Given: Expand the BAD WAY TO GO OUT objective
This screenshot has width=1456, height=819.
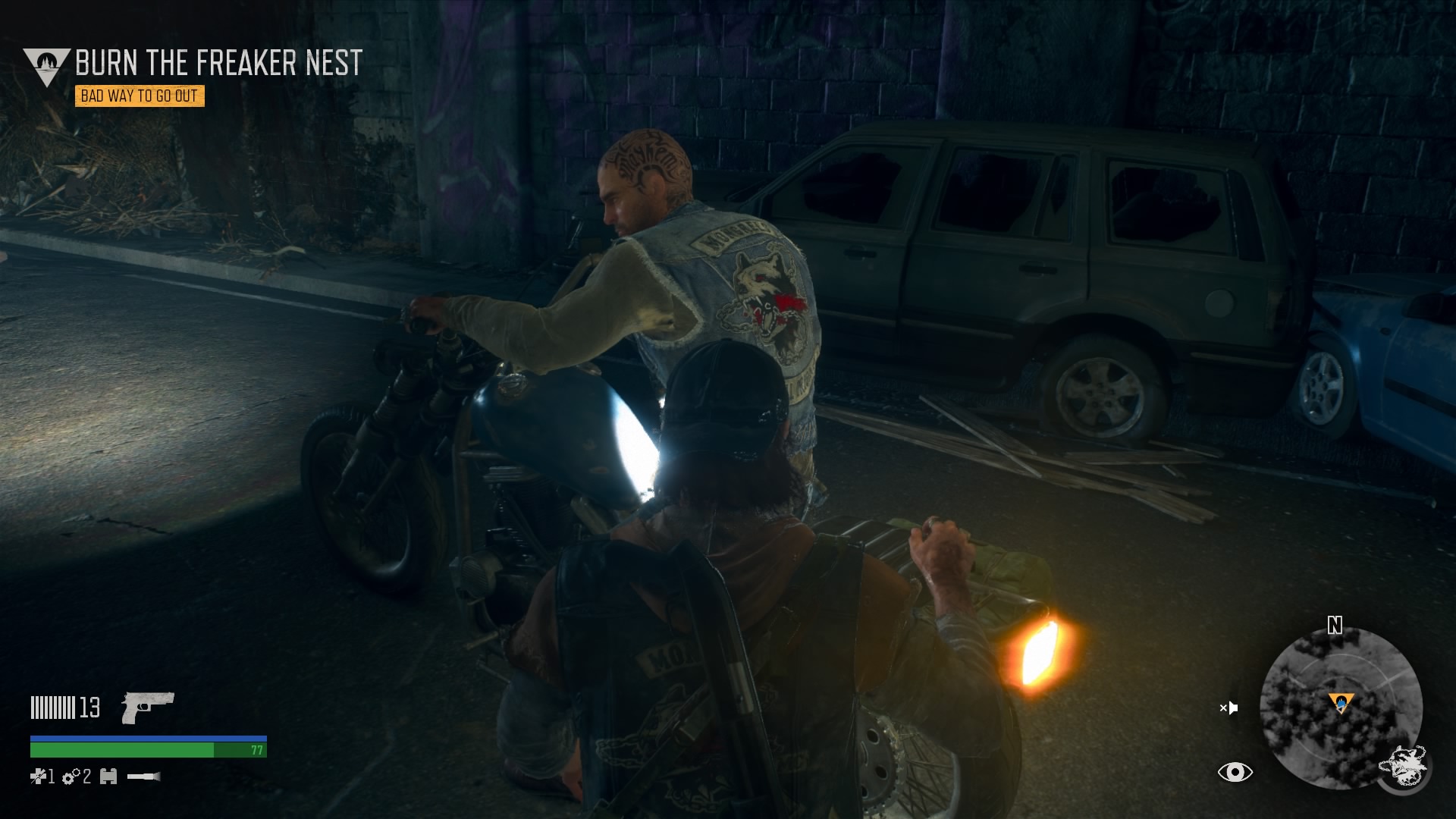Looking at the screenshot, I should click(140, 97).
